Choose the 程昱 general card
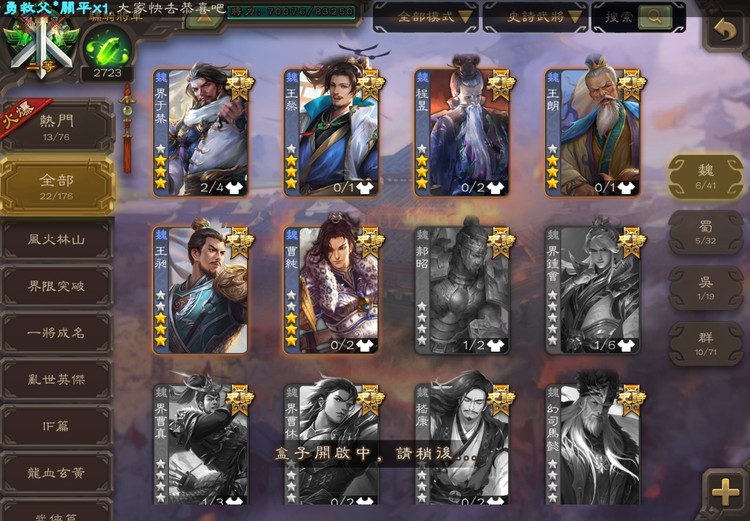Viewport: 750px width, 521px height. tap(462, 132)
